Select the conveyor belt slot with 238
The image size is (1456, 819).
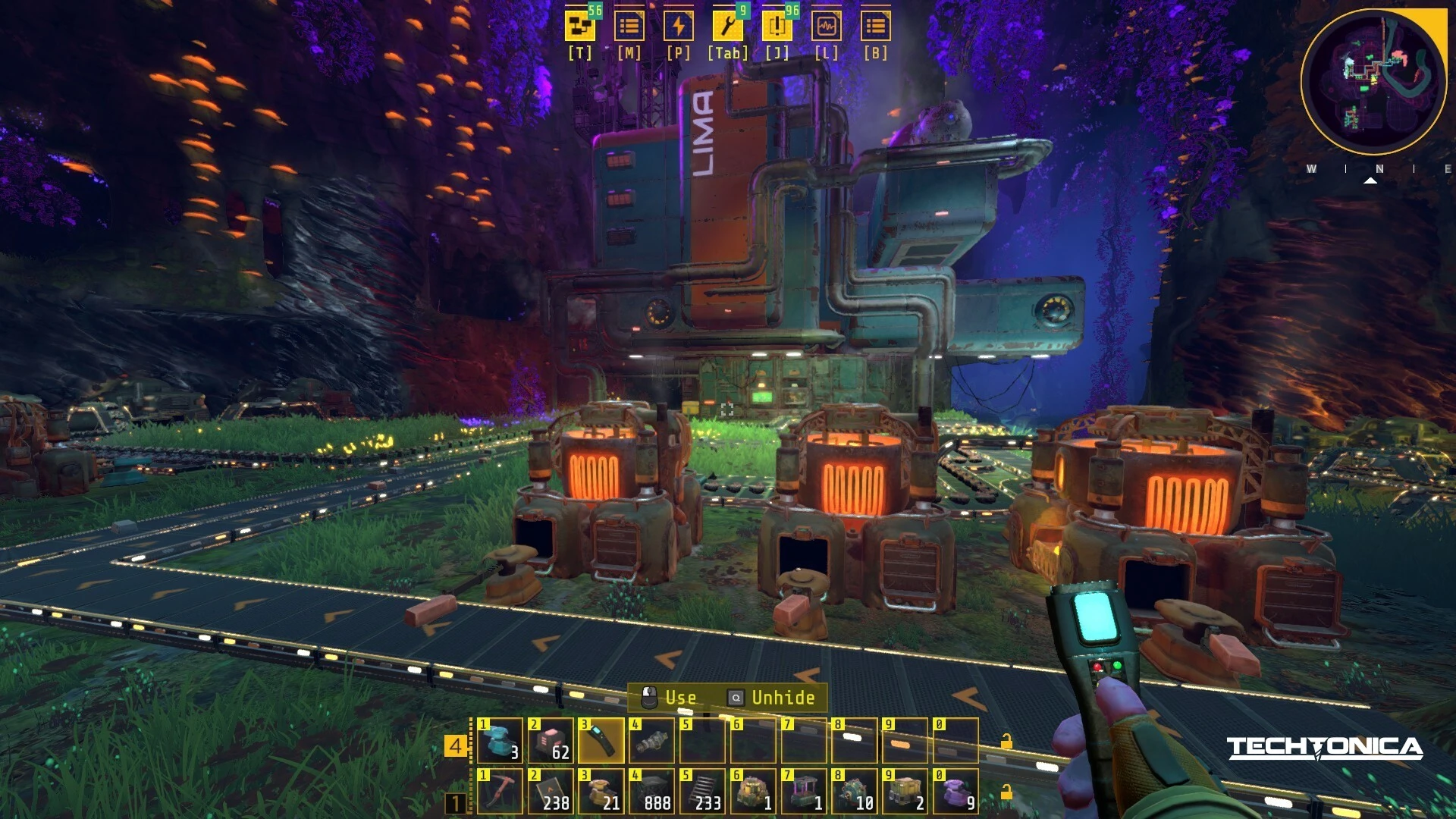click(x=551, y=792)
